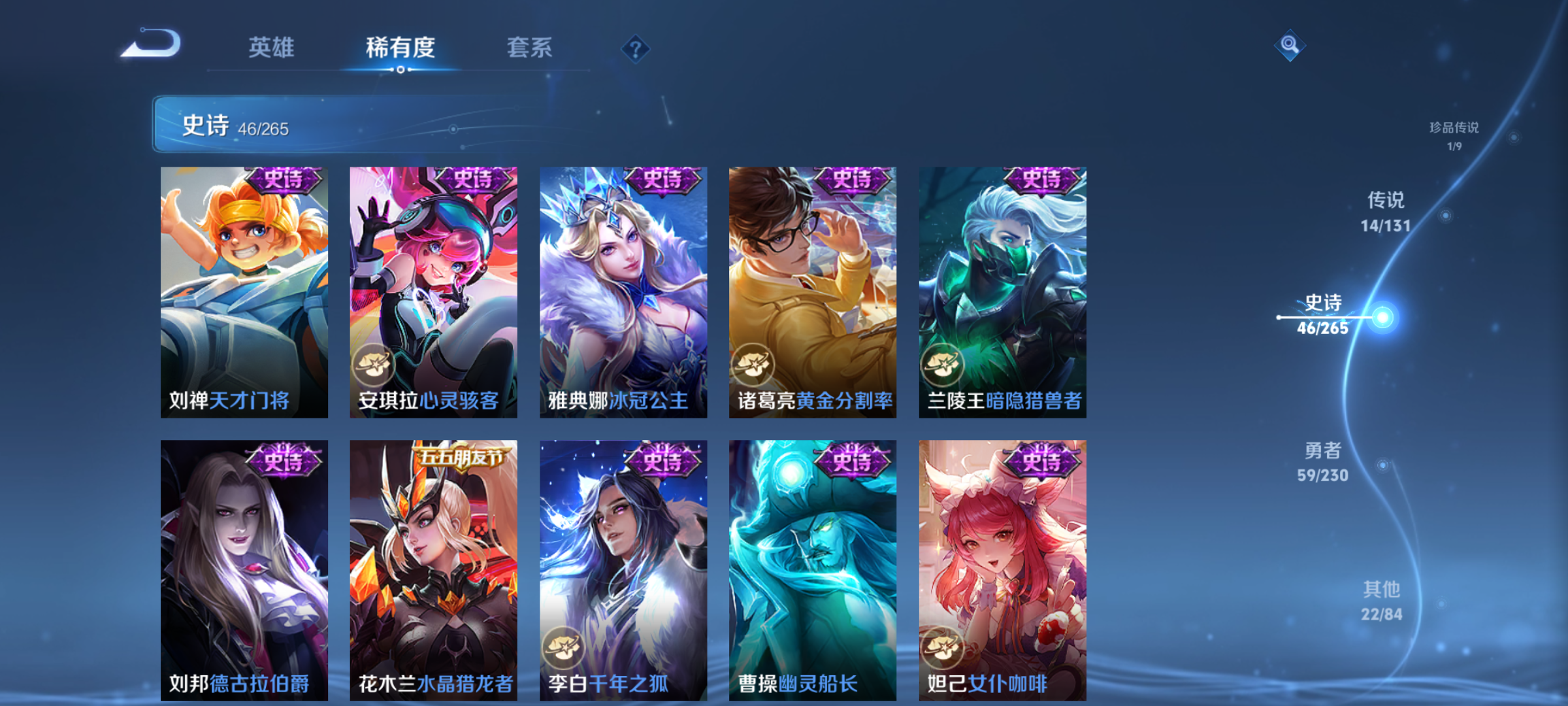Select the 稀有度 tab
The width and height of the screenshot is (1568, 706).
click(x=400, y=48)
